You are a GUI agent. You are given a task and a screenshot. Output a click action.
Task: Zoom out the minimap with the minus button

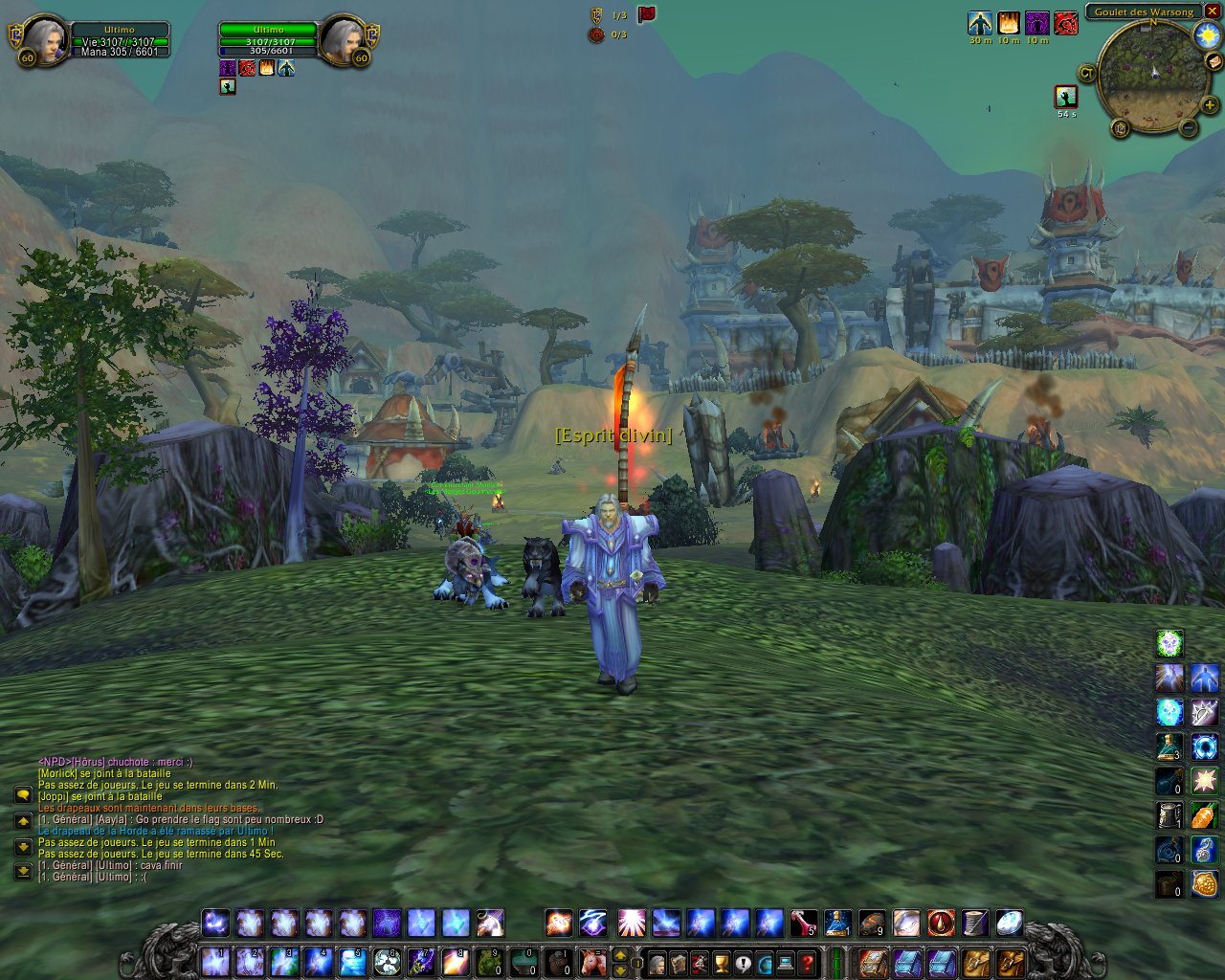(x=1188, y=127)
